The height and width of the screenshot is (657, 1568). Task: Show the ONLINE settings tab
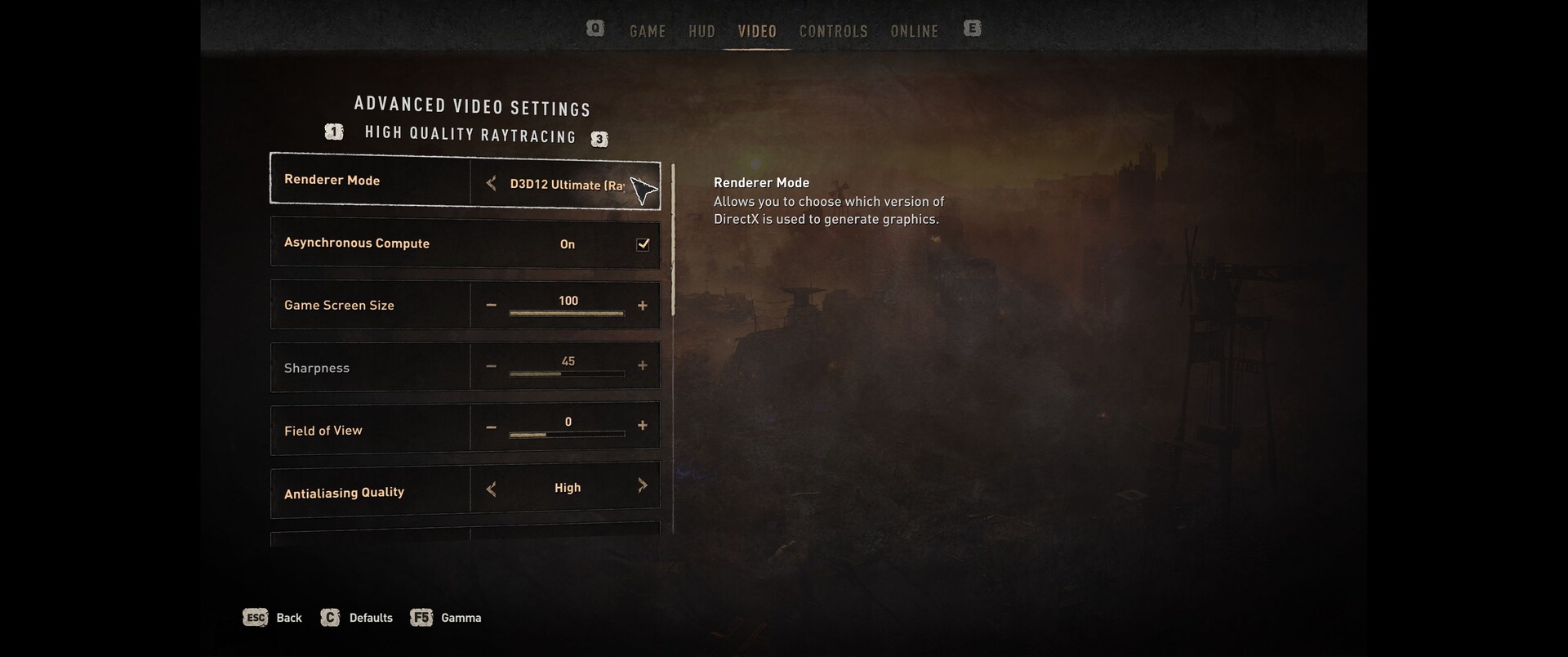click(914, 31)
